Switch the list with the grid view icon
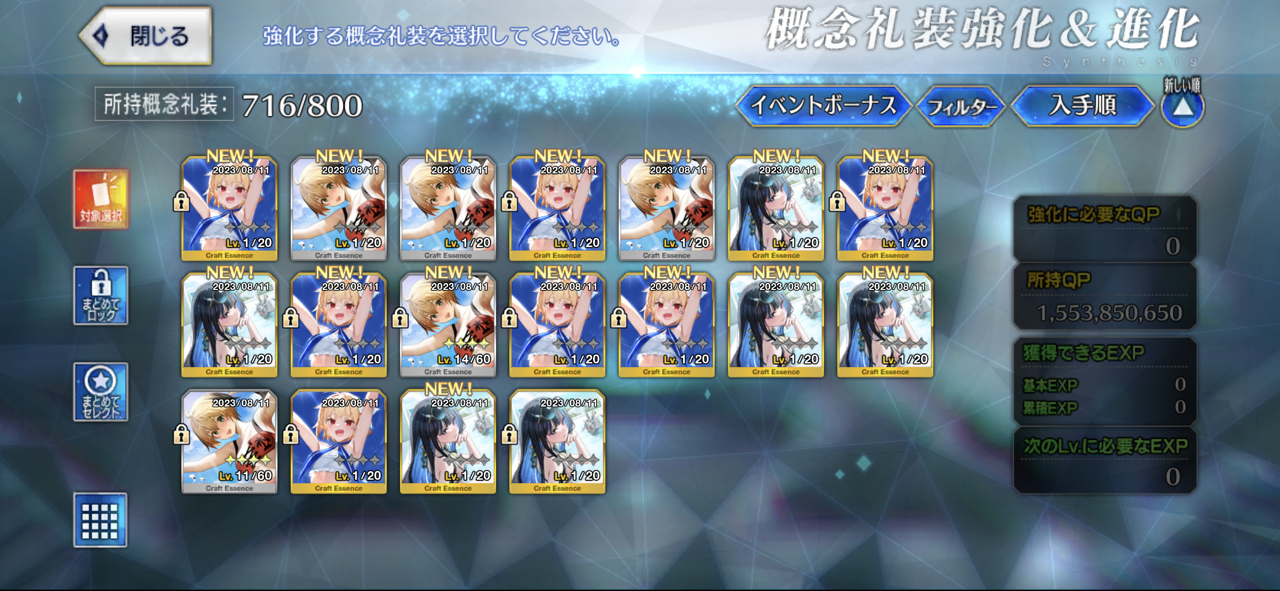1280x591 pixels. (101, 520)
